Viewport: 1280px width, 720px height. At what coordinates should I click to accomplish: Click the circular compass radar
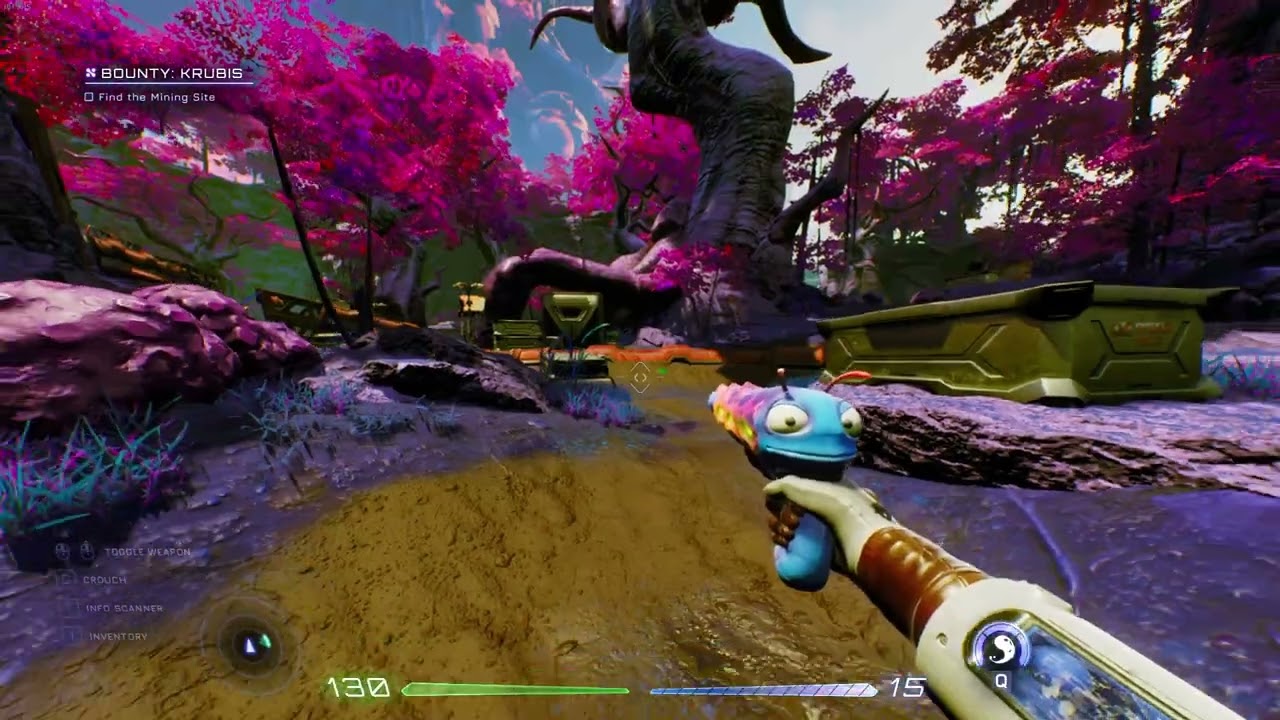point(251,645)
